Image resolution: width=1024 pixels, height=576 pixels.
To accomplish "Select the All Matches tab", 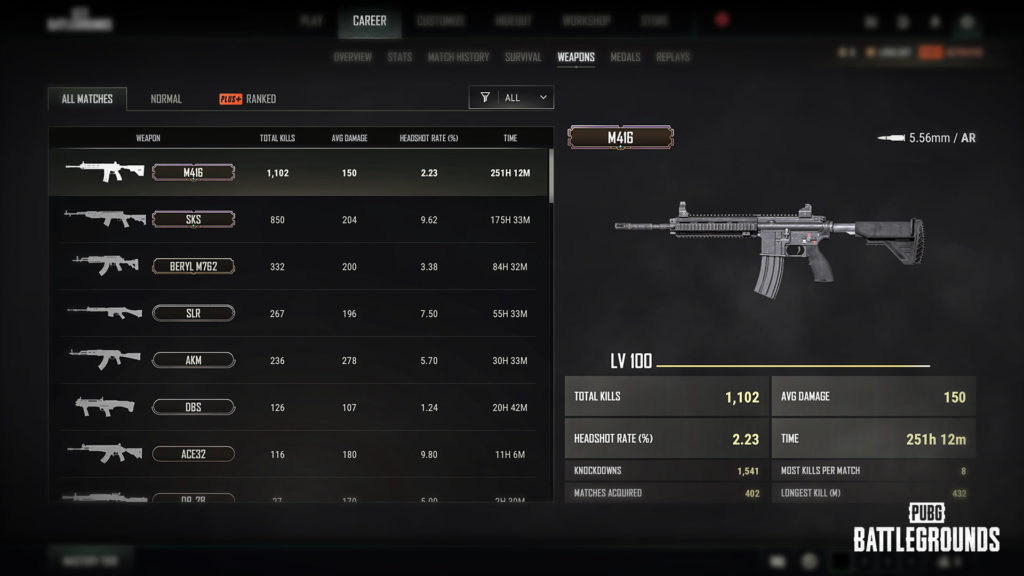I will [x=88, y=99].
